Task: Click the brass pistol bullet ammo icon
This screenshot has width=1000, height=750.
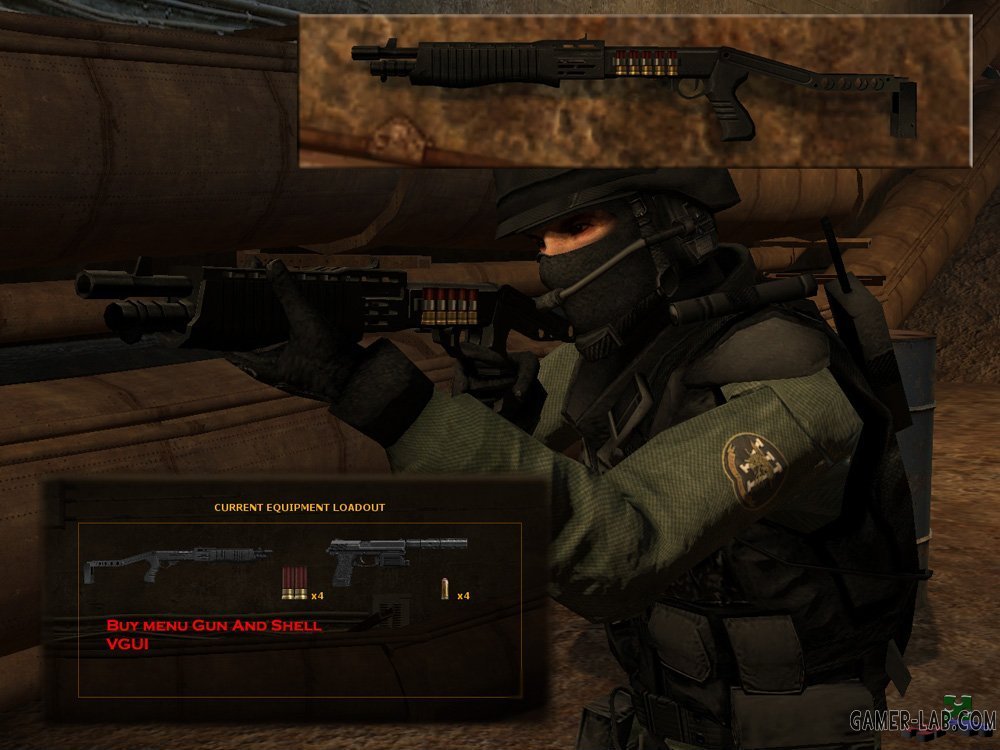Action: coord(445,590)
